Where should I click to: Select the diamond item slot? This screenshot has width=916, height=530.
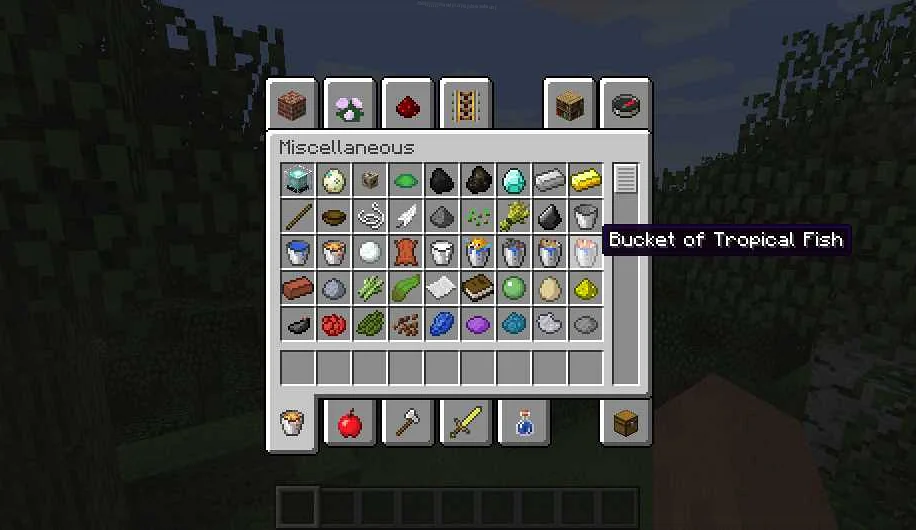pyautogui.click(x=514, y=181)
